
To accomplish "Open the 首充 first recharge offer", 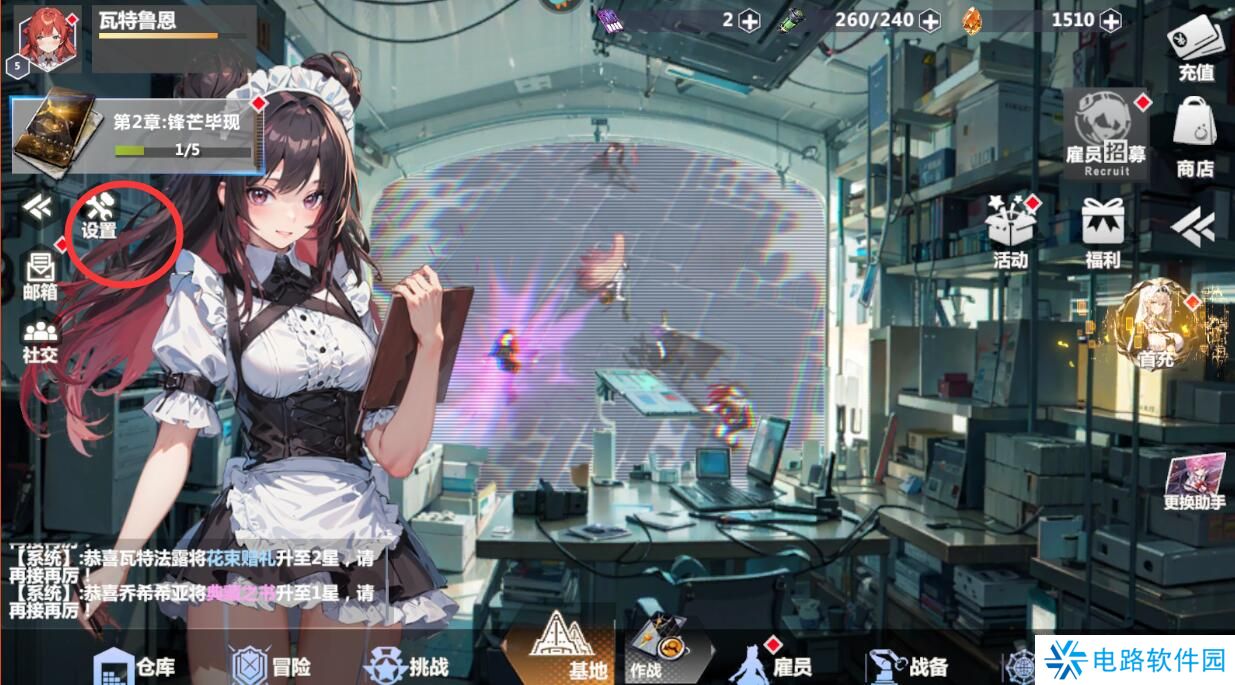I will (x=1155, y=327).
